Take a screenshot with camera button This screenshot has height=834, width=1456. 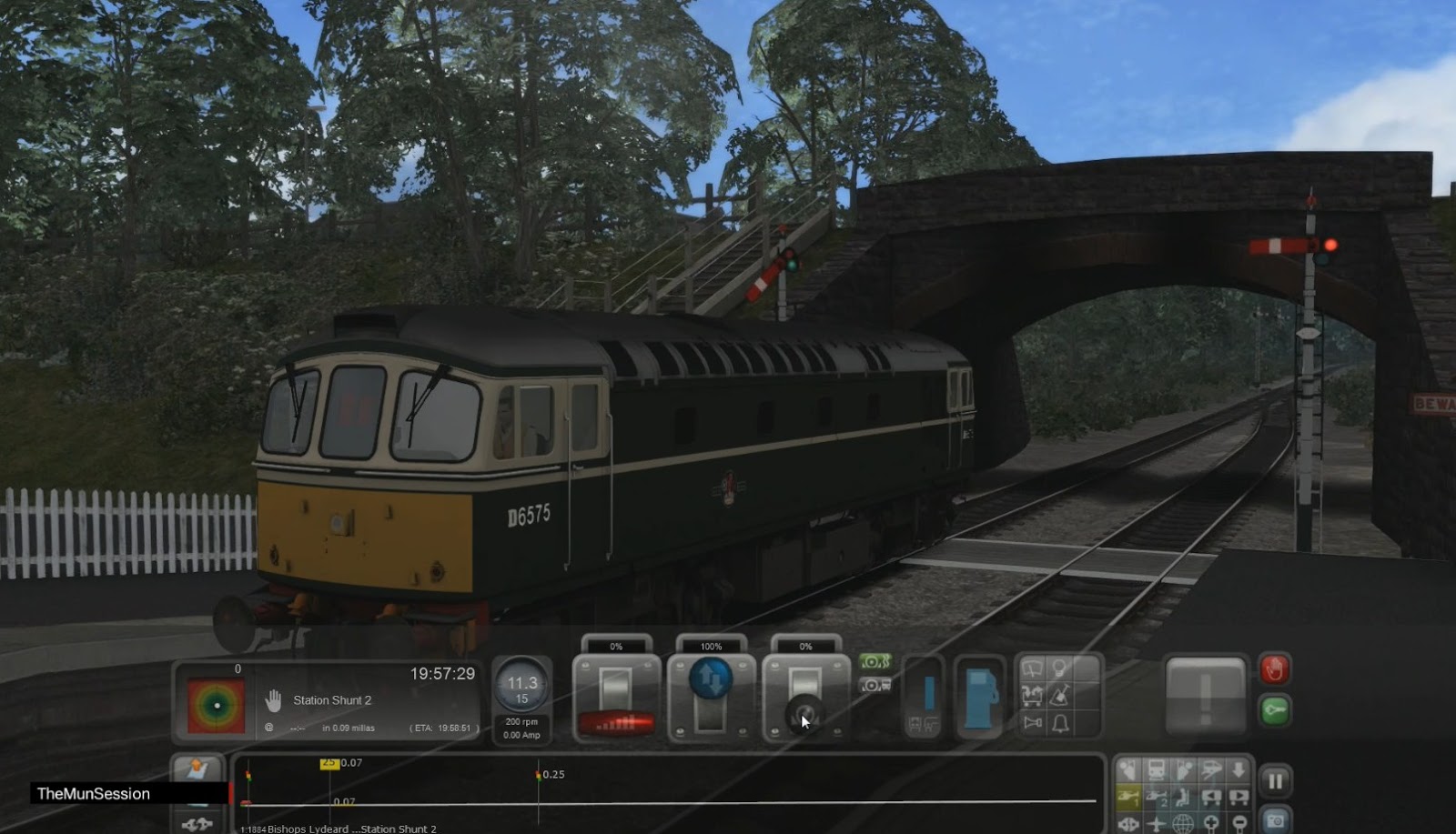click(1277, 822)
